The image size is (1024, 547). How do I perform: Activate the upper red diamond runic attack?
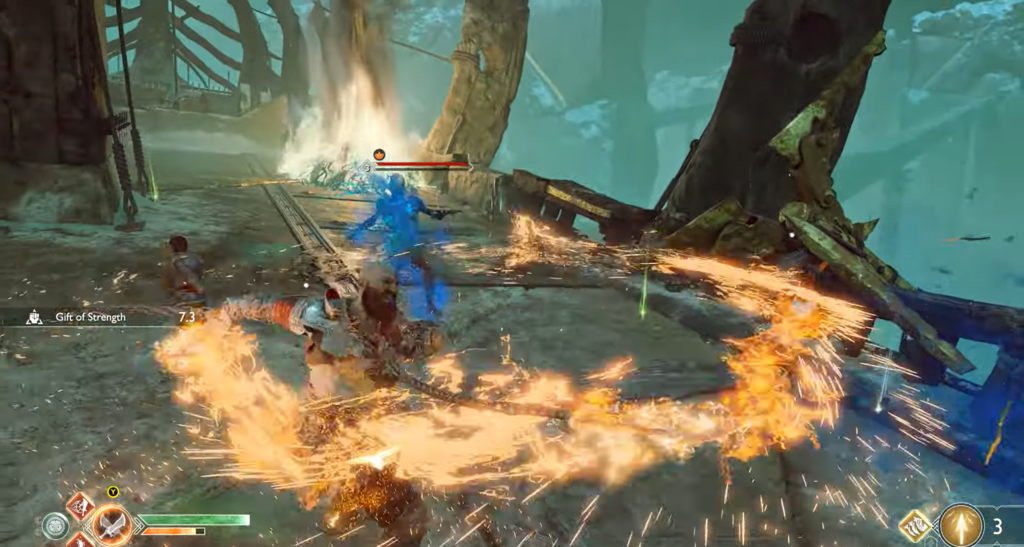tap(80, 506)
